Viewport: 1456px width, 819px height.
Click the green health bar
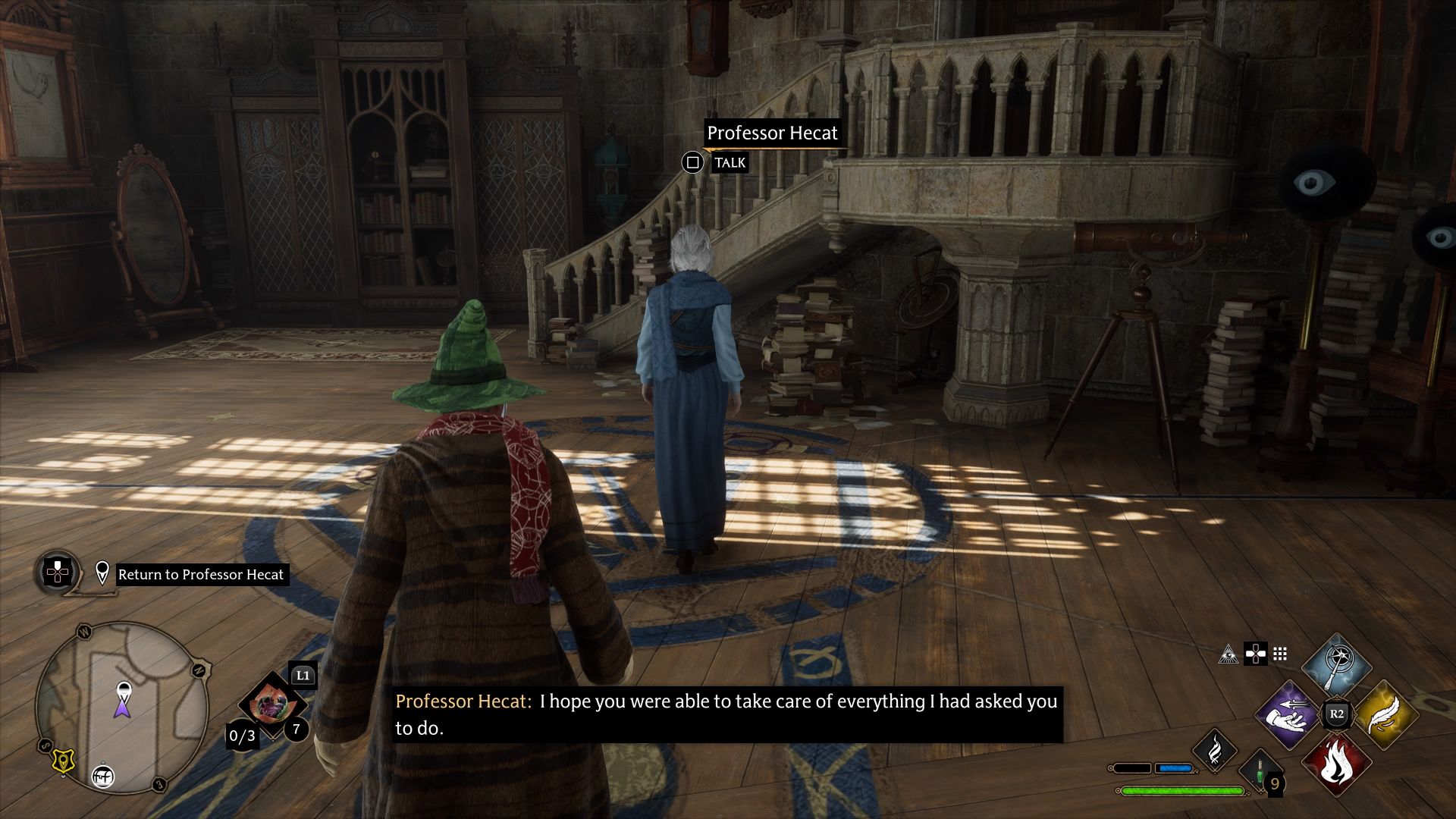click(x=1181, y=792)
